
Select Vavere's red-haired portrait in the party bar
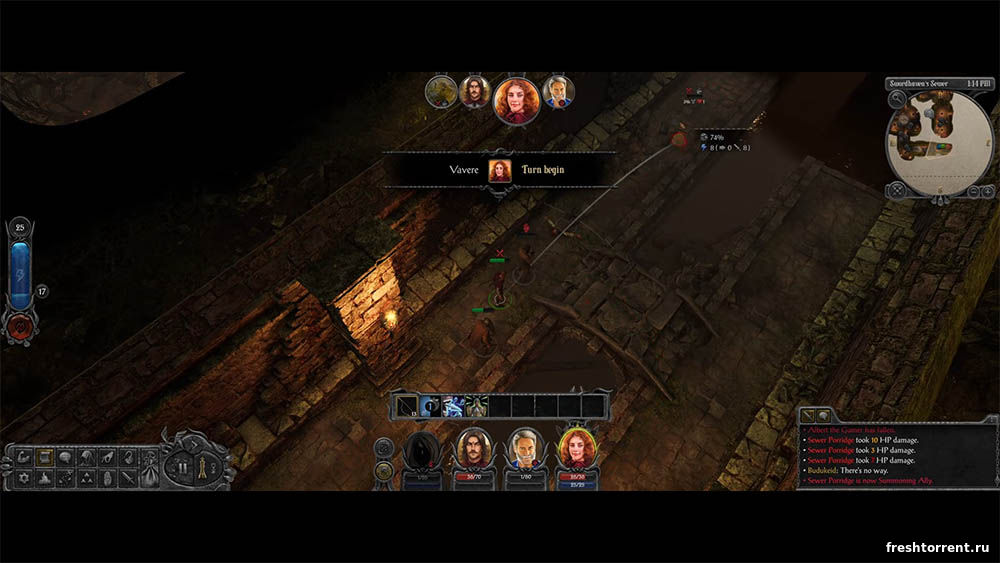pyautogui.click(x=575, y=448)
